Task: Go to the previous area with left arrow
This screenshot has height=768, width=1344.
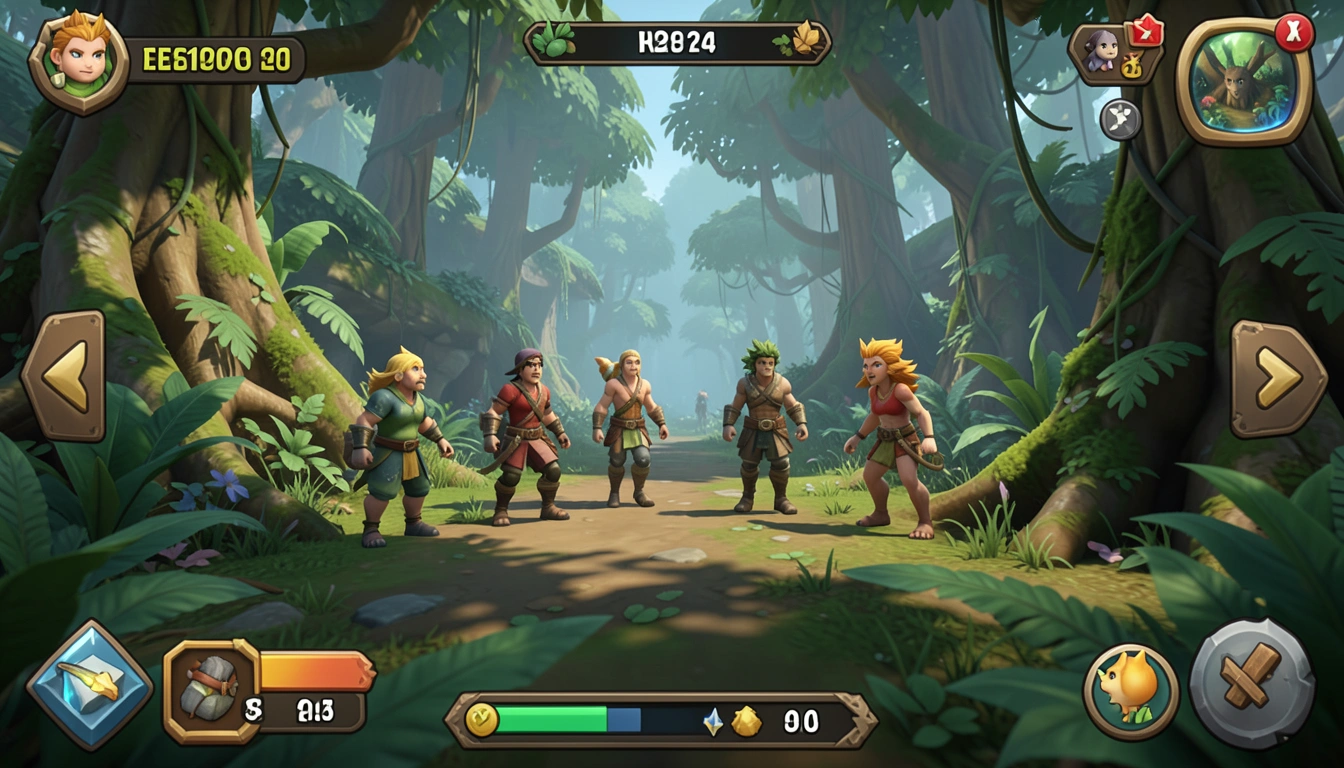Action: pos(63,375)
